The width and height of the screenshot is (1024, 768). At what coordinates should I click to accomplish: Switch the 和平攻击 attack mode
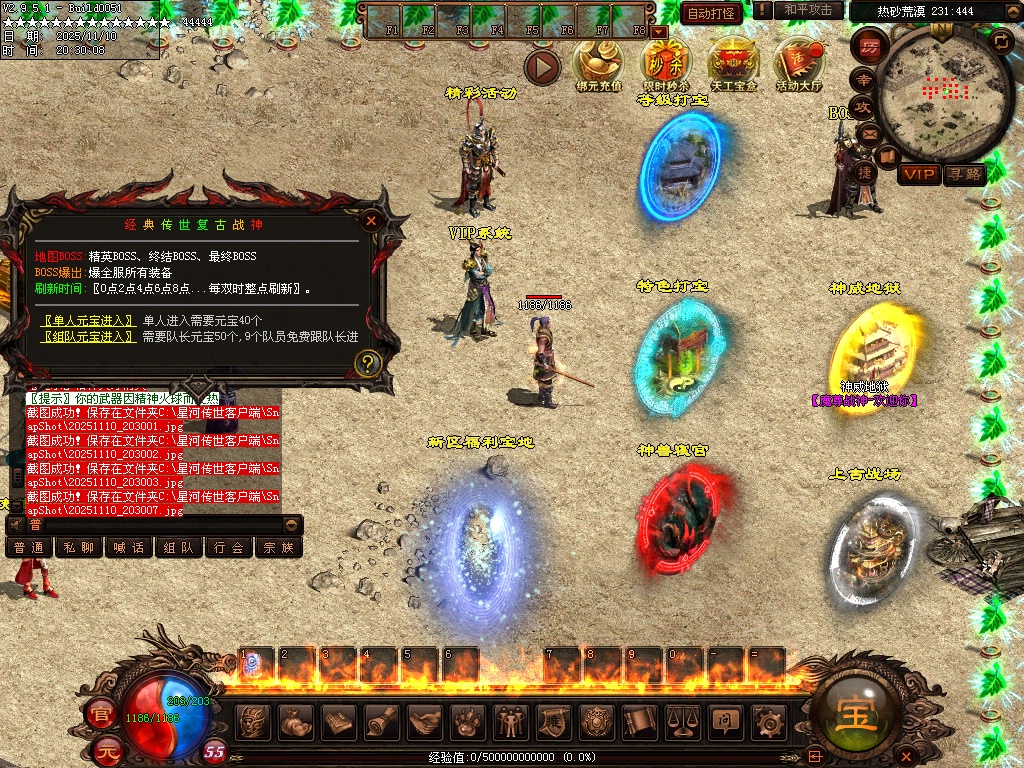coord(808,10)
